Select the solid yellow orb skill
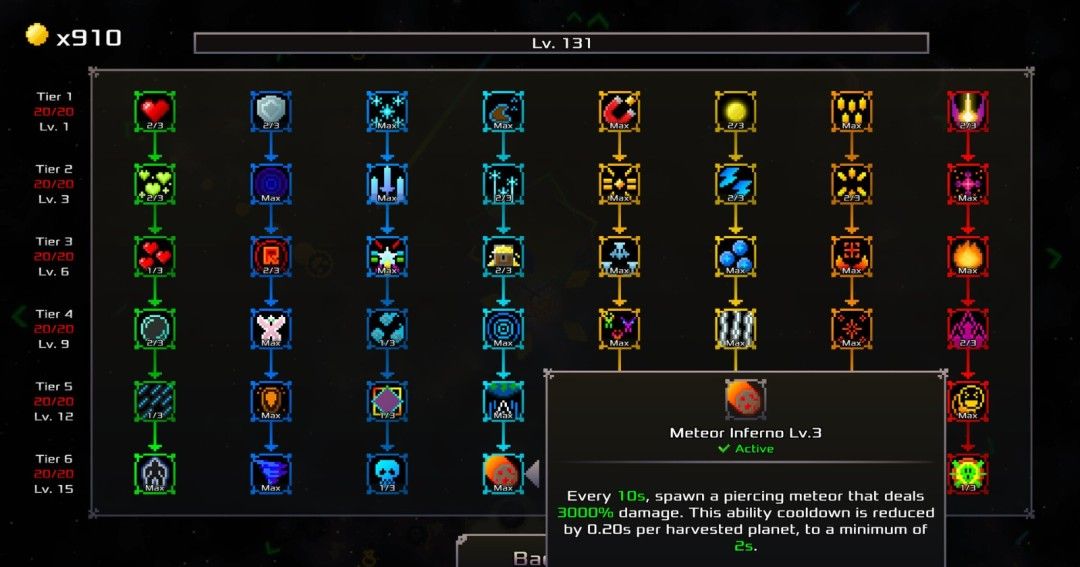 click(735, 110)
